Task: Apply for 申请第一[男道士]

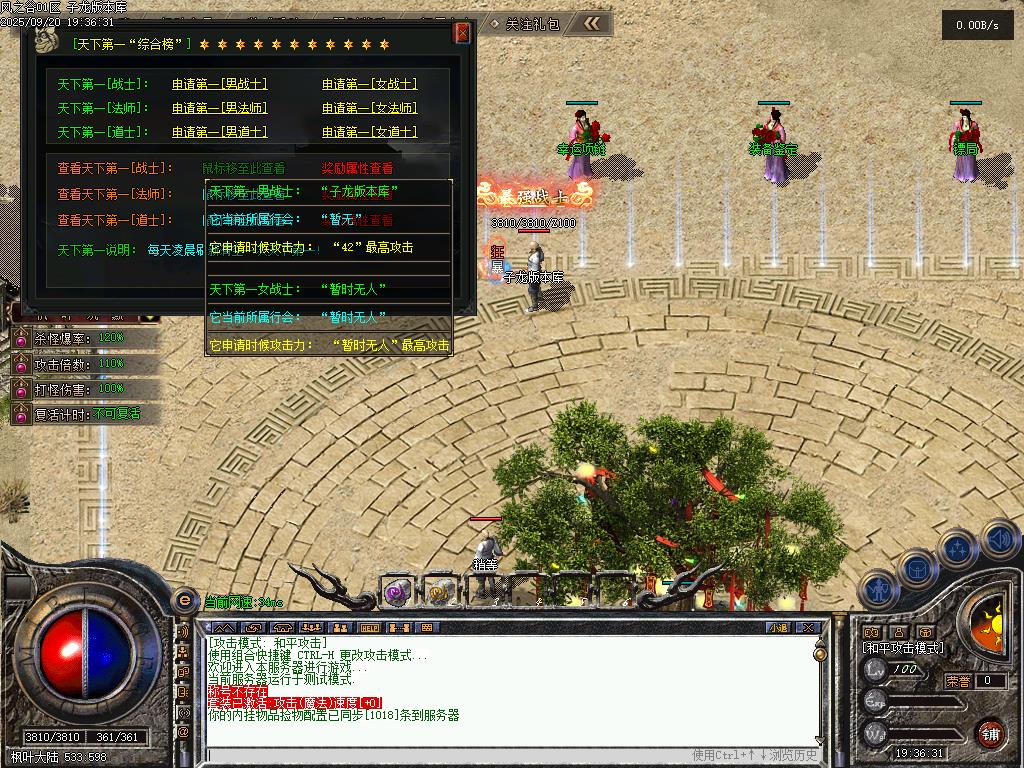Action: coord(219,132)
